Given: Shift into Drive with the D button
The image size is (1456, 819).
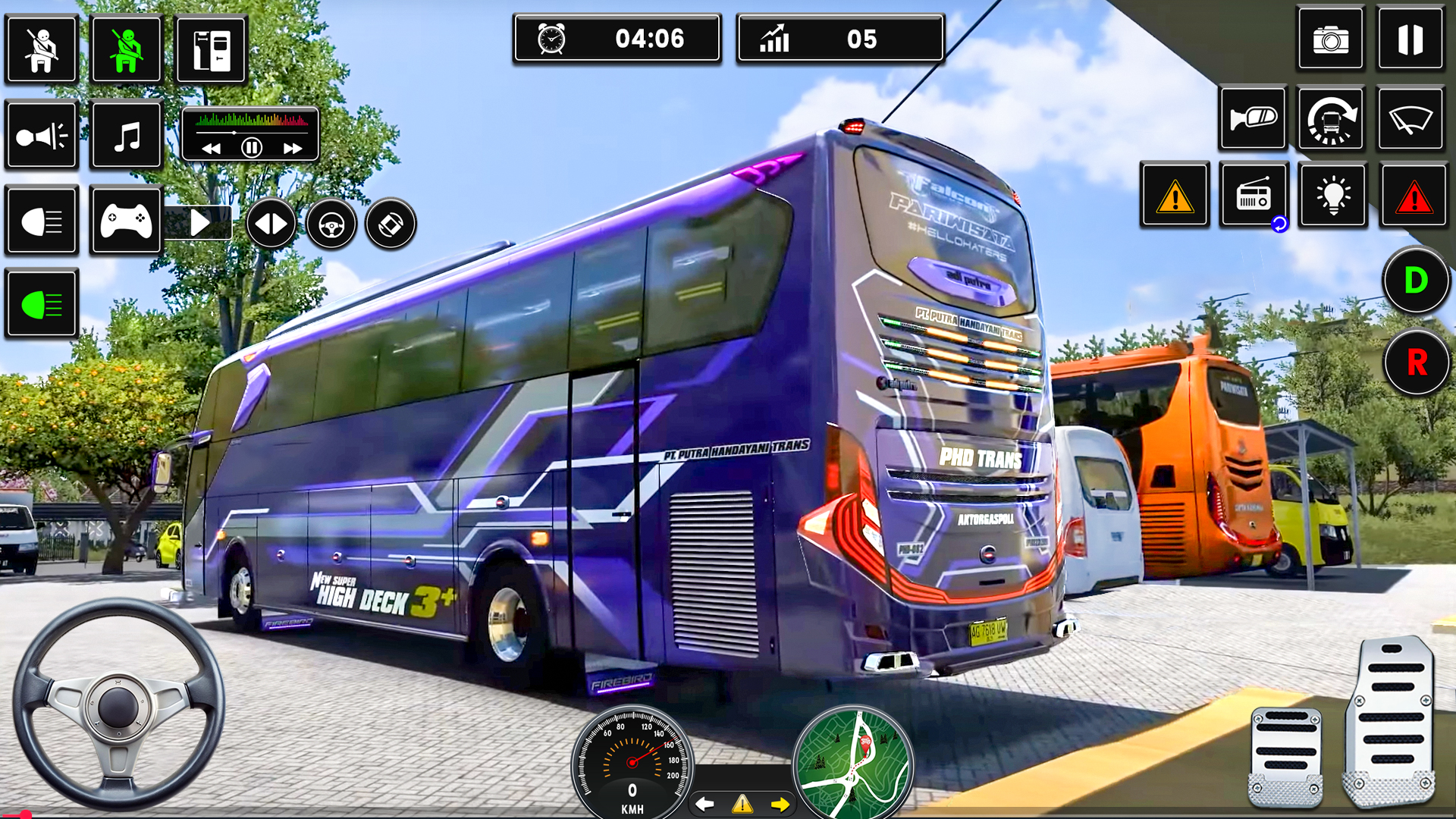Looking at the screenshot, I should tap(1415, 281).
